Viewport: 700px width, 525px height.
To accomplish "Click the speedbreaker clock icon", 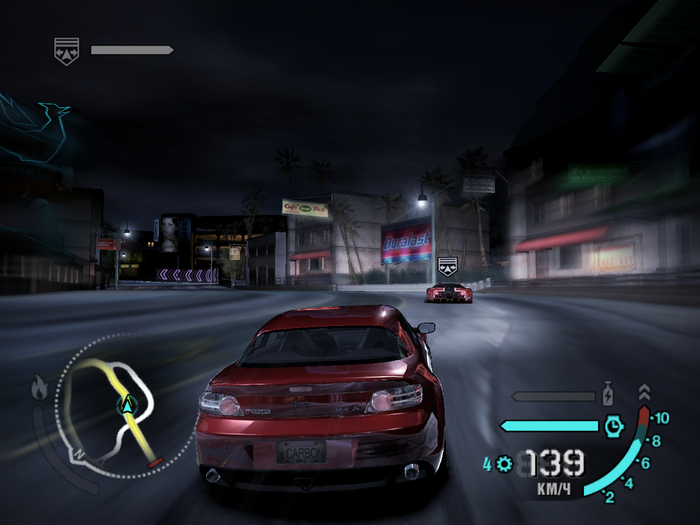I will point(613,426).
